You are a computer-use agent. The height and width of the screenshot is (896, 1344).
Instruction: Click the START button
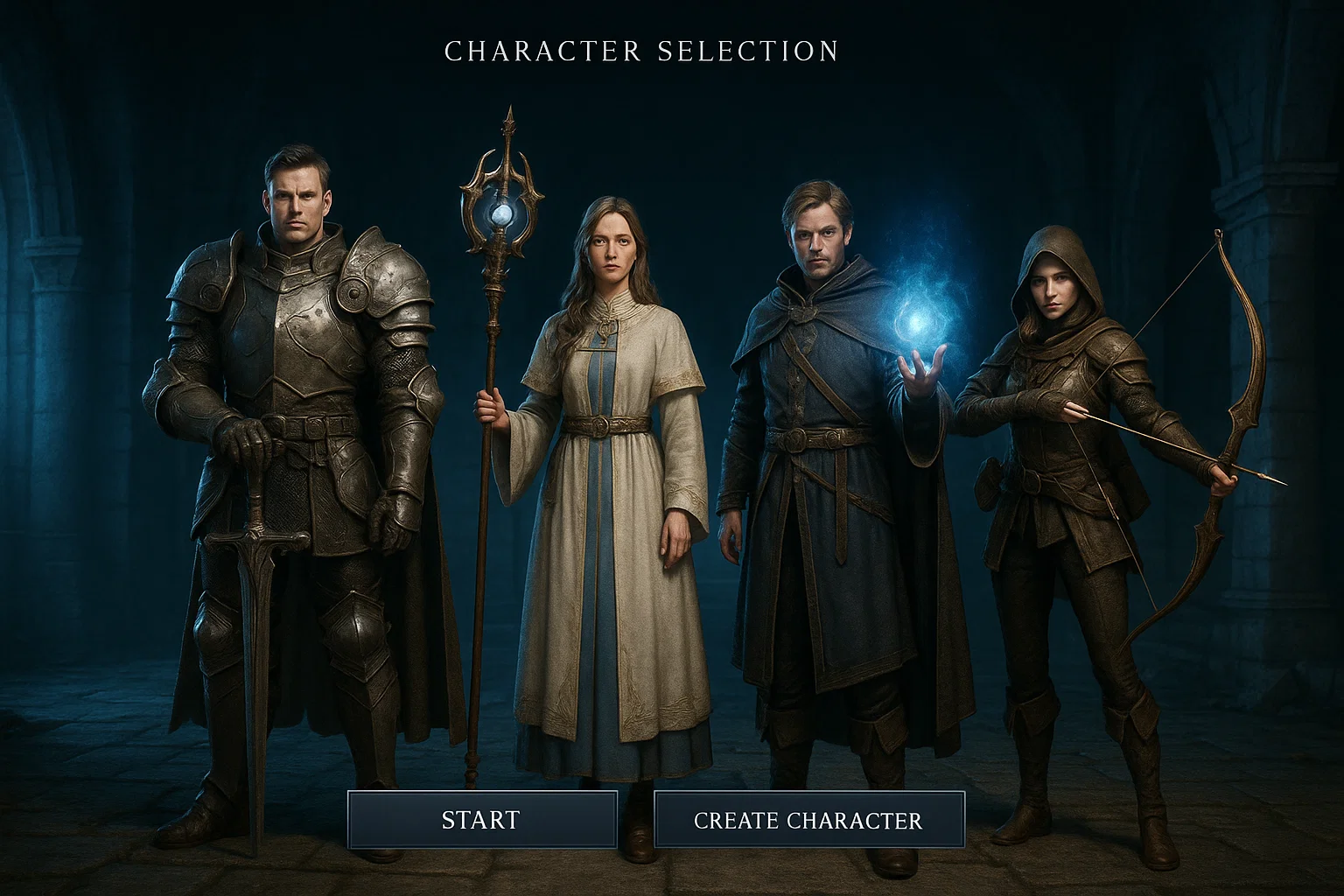pyautogui.click(x=482, y=820)
